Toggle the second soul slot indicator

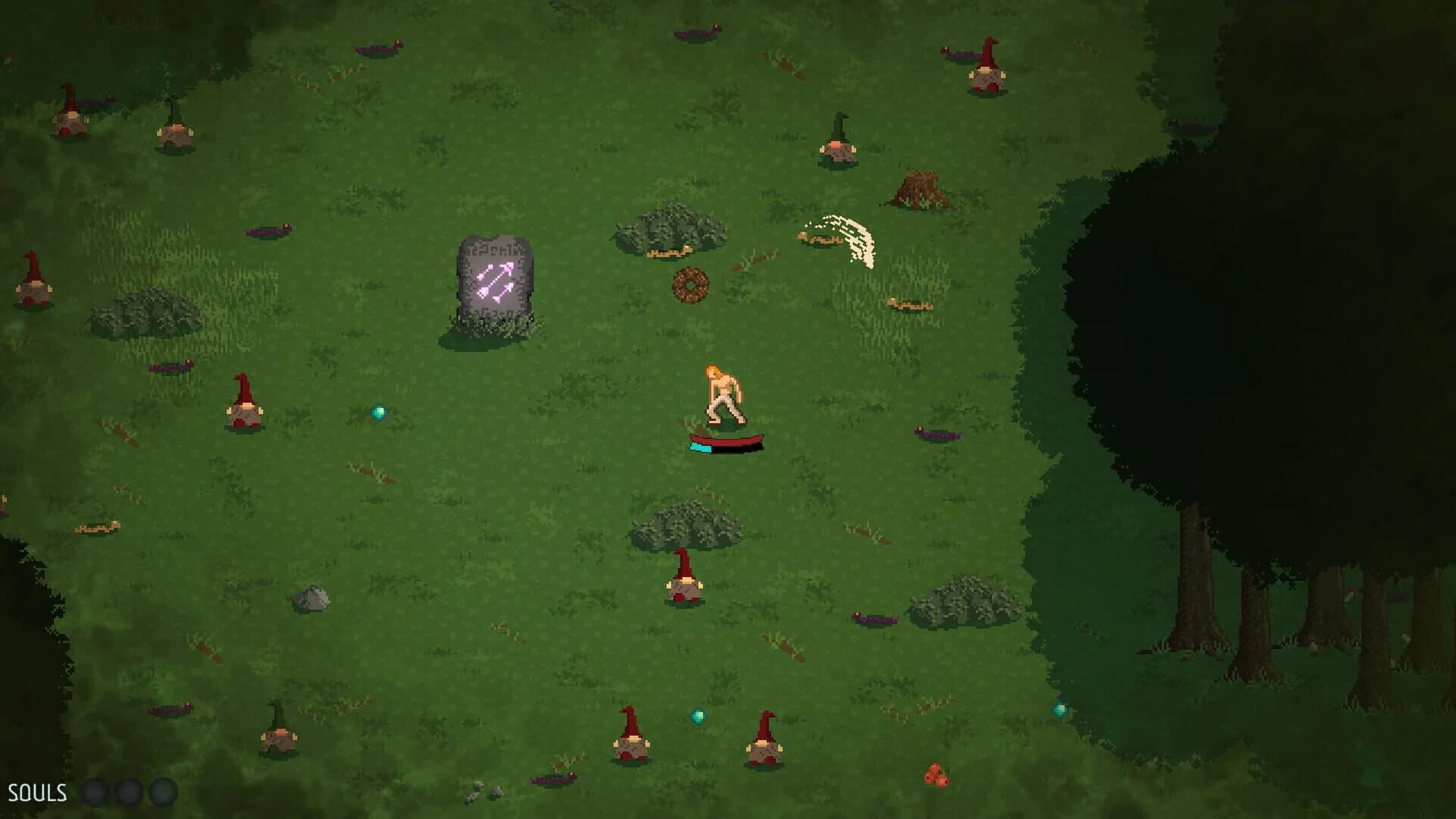click(128, 792)
